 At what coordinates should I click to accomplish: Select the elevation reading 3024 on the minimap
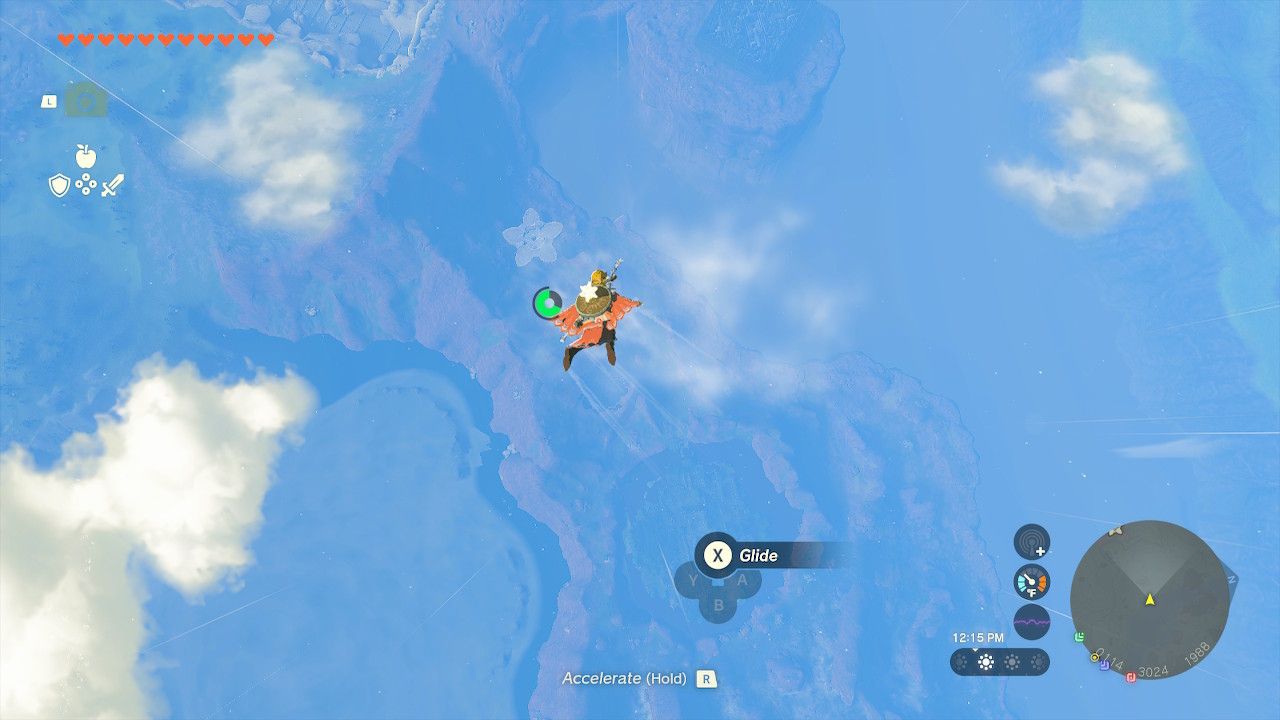pos(1152,671)
